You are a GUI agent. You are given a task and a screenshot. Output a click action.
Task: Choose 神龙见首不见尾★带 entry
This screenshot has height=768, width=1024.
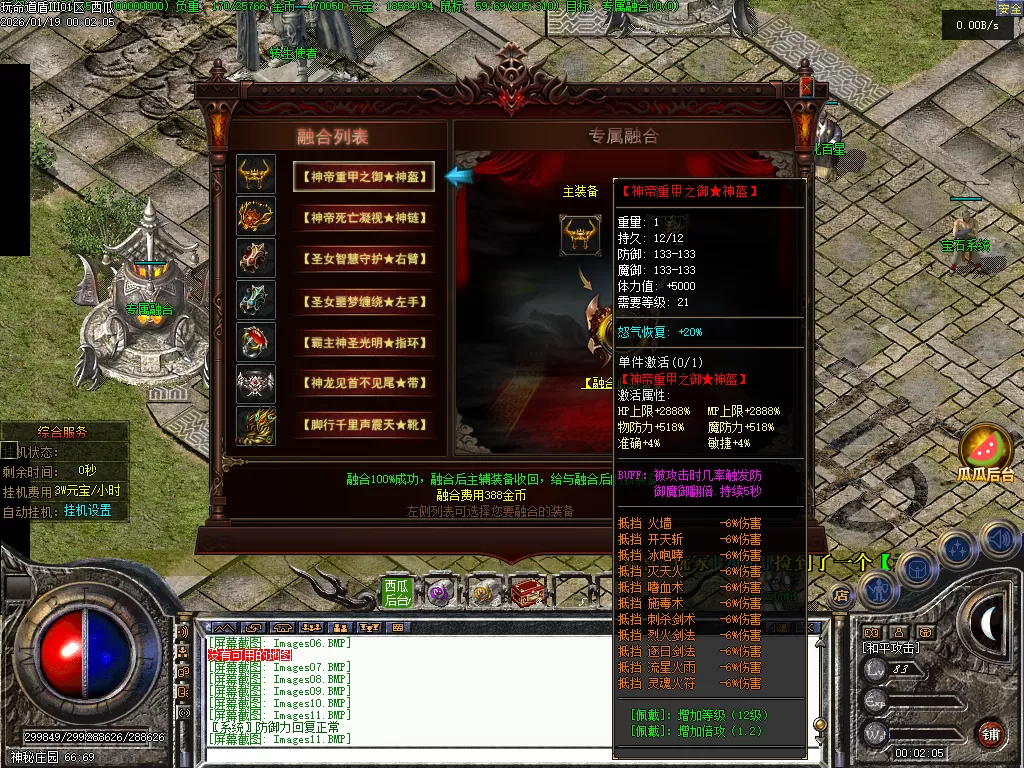(364, 383)
